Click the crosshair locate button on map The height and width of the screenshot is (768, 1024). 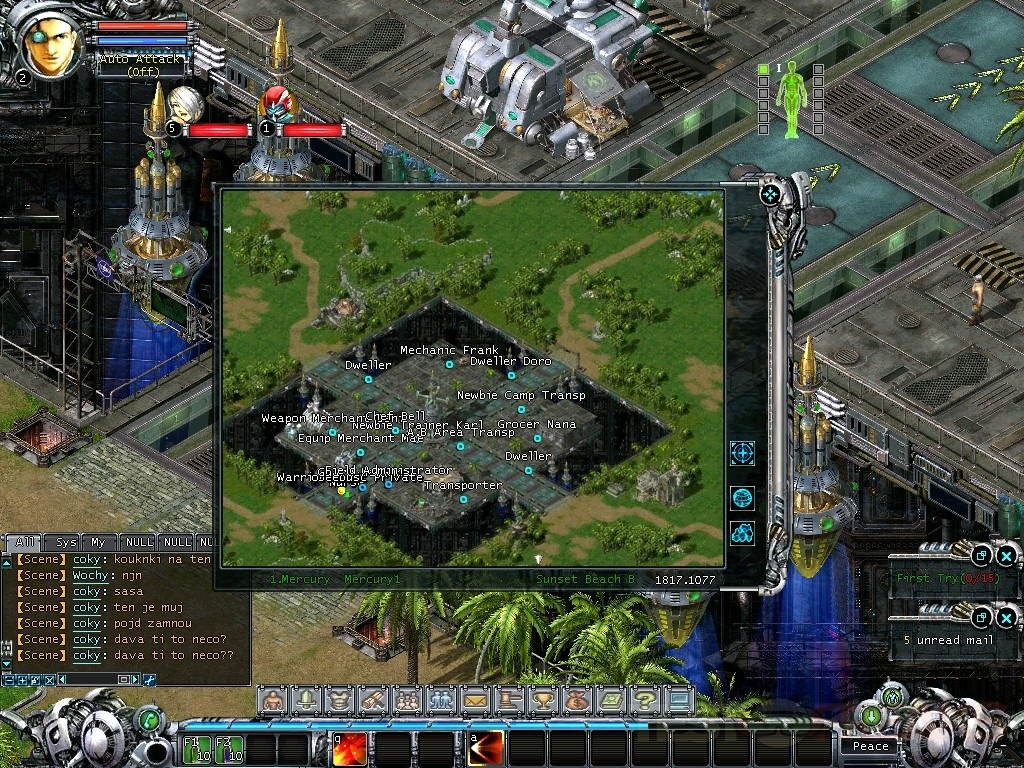click(742, 453)
